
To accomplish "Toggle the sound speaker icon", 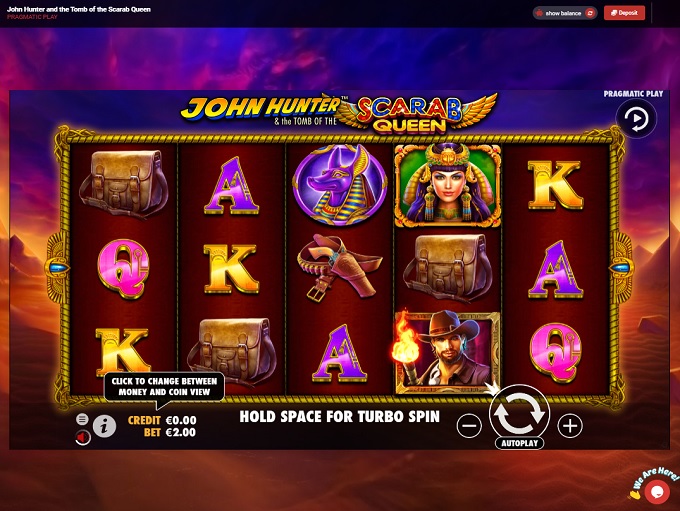I will click(82, 436).
